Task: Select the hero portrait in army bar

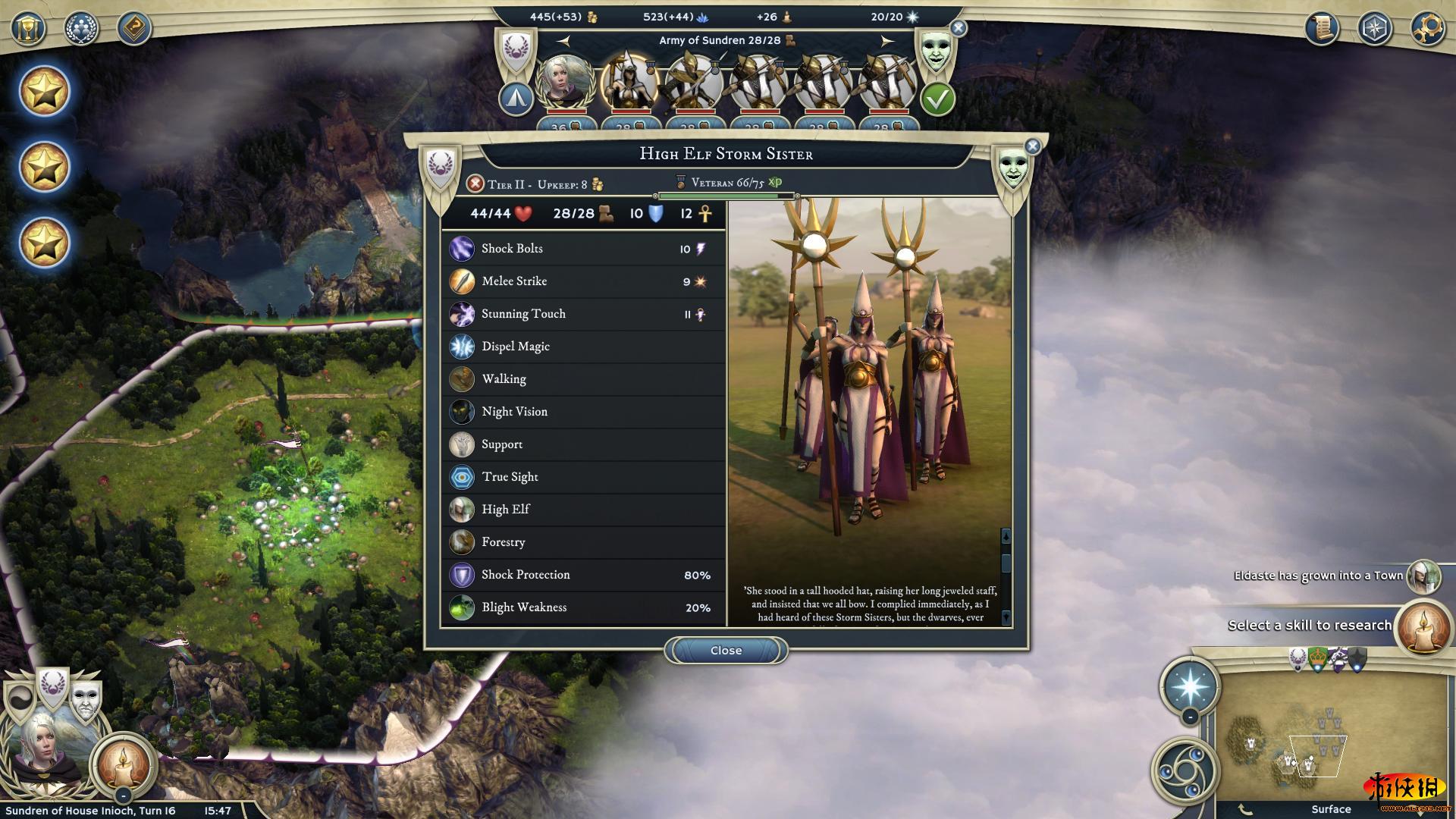Action: pos(565,82)
